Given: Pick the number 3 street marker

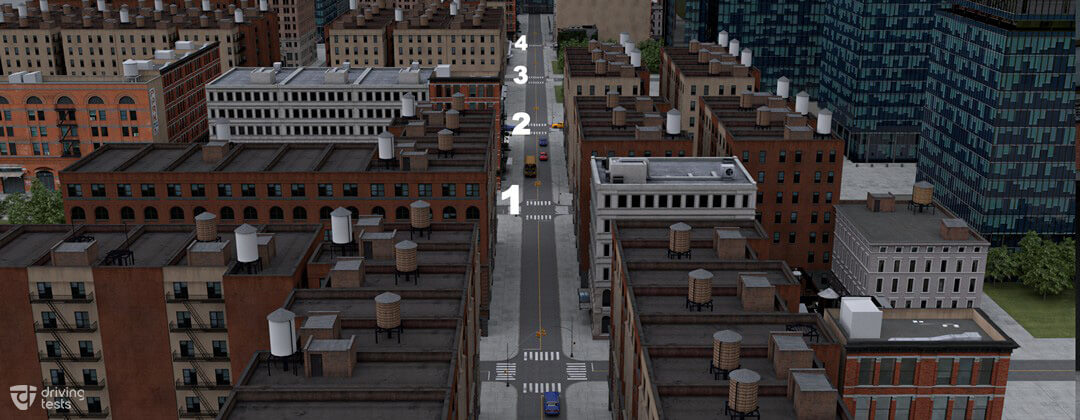Looking at the screenshot, I should click(520, 75).
